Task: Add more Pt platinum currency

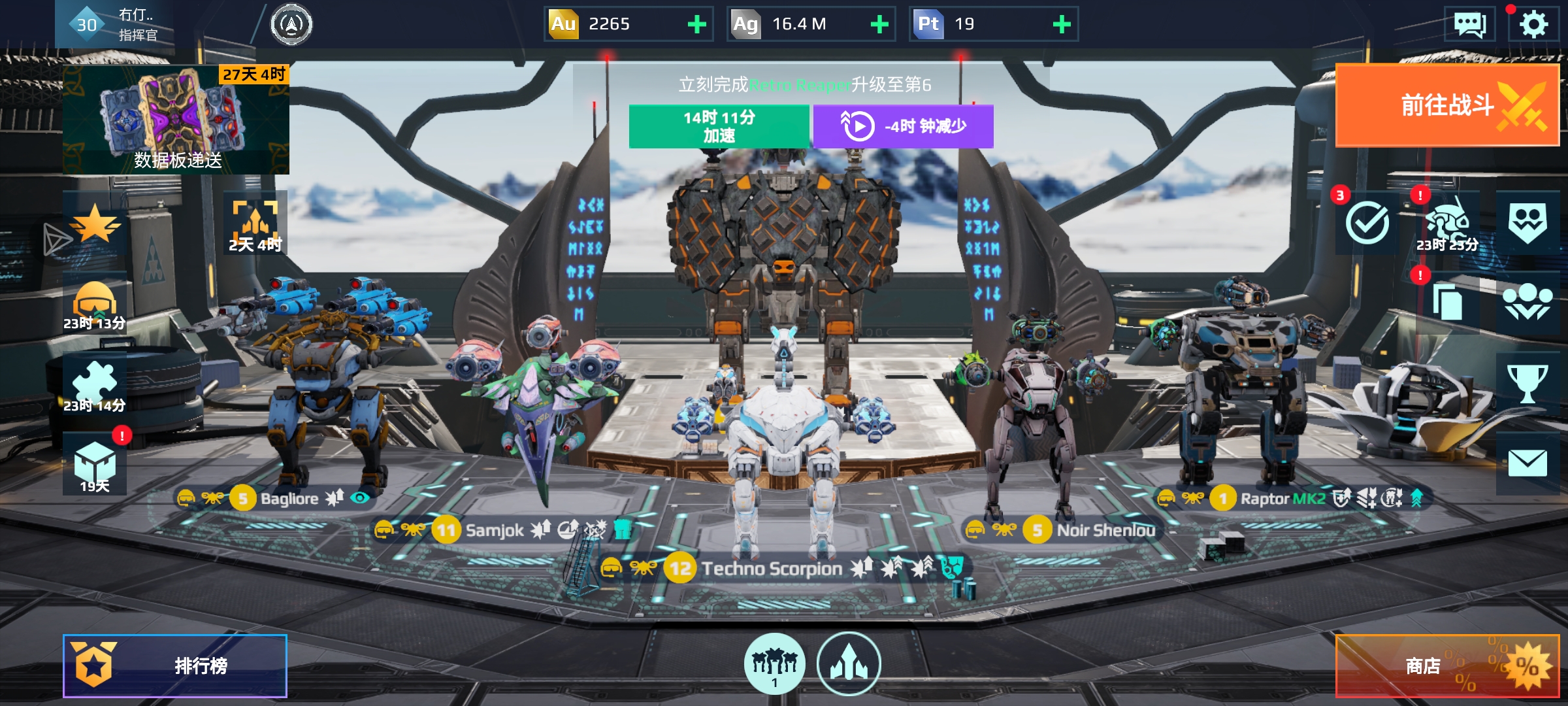Action: point(1062,25)
